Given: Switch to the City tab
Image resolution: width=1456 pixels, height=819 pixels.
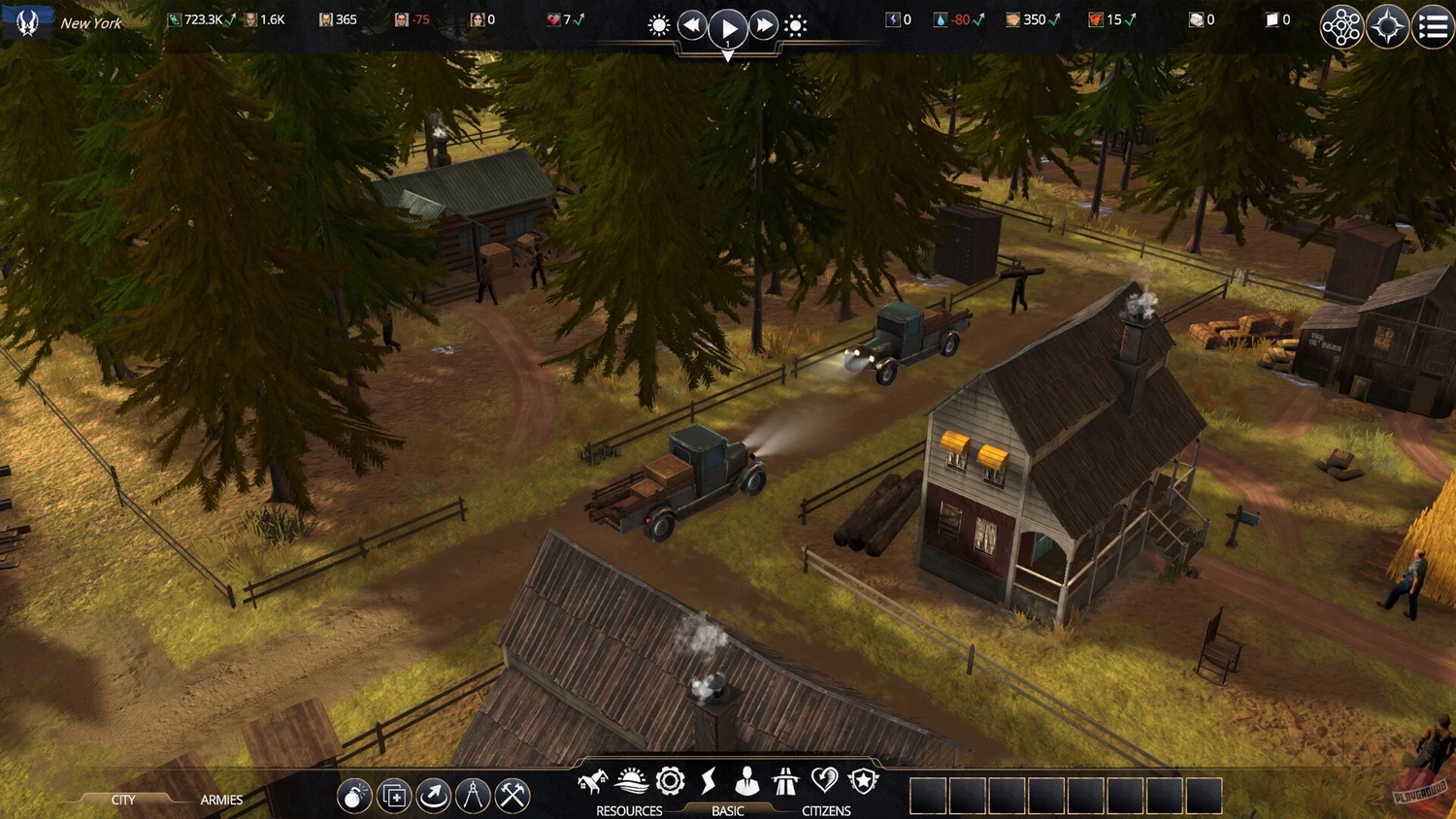Looking at the screenshot, I should point(123,800).
